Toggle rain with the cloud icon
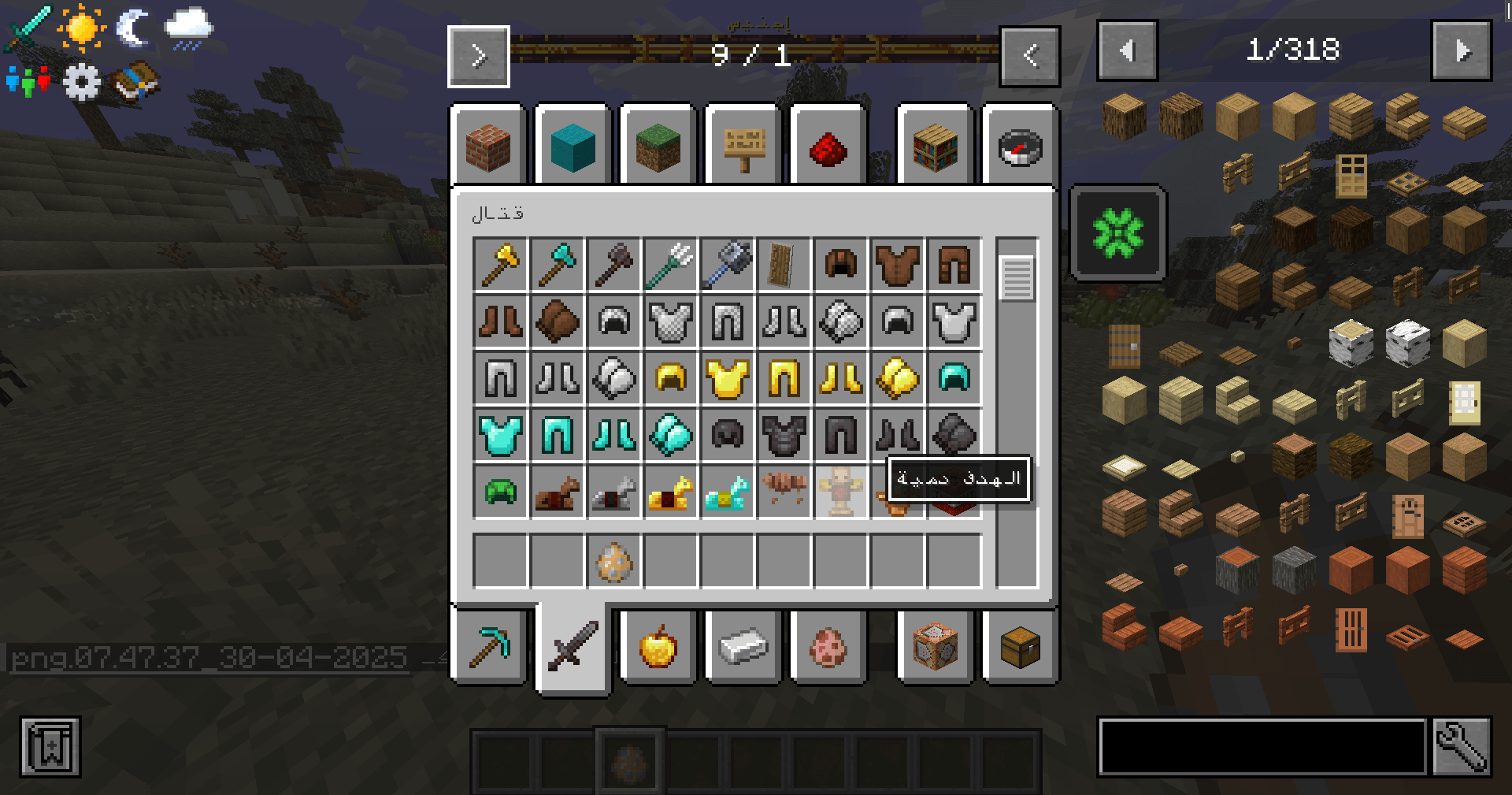Image resolution: width=1512 pixels, height=795 pixels. (188, 28)
